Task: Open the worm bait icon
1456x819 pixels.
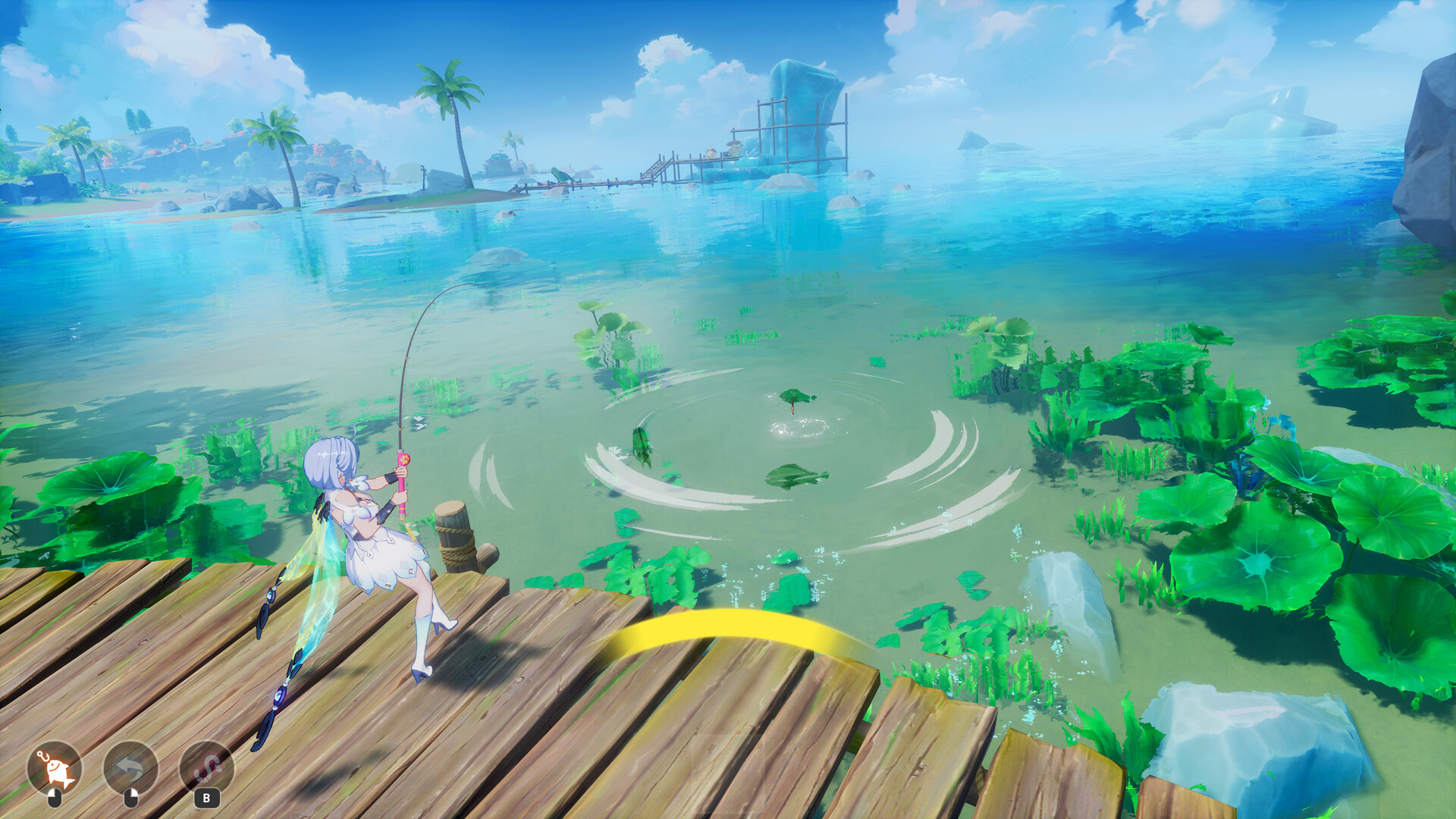Action: (x=206, y=768)
